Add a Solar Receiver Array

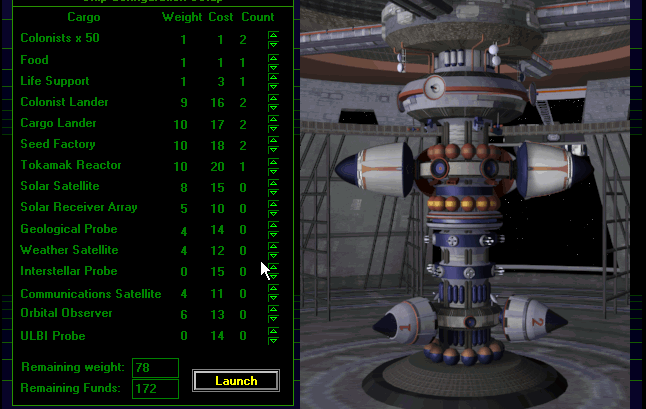pos(273,203)
